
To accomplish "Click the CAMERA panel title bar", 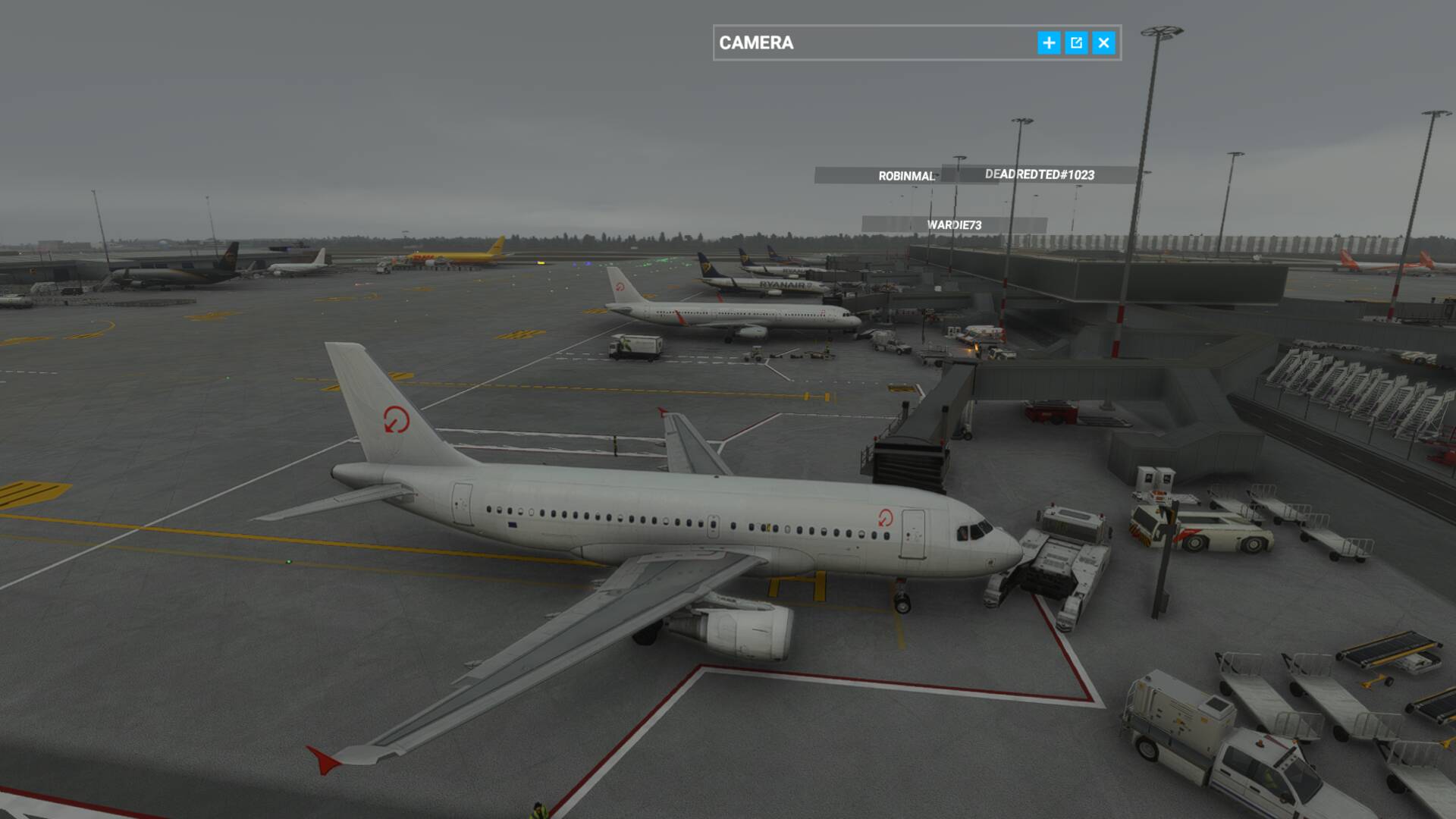I will click(x=872, y=43).
